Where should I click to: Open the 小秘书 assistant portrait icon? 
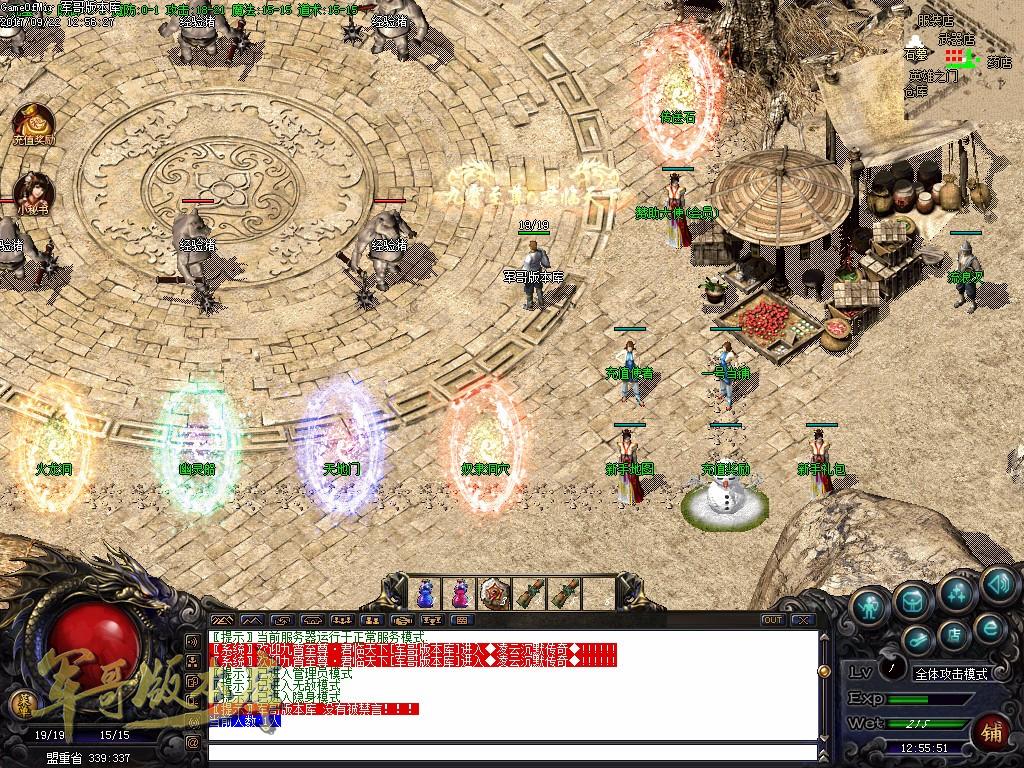(x=33, y=190)
